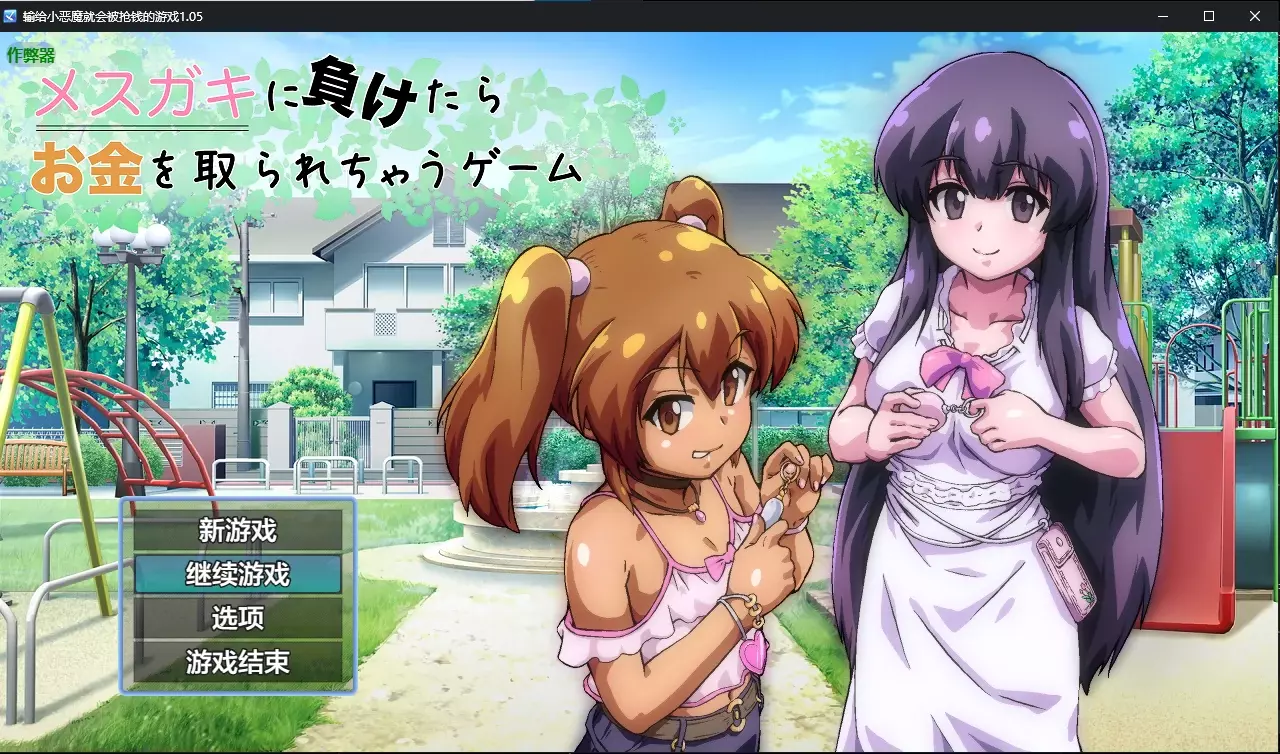
Task: Minimize the game window
Action: click(x=1163, y=16)
